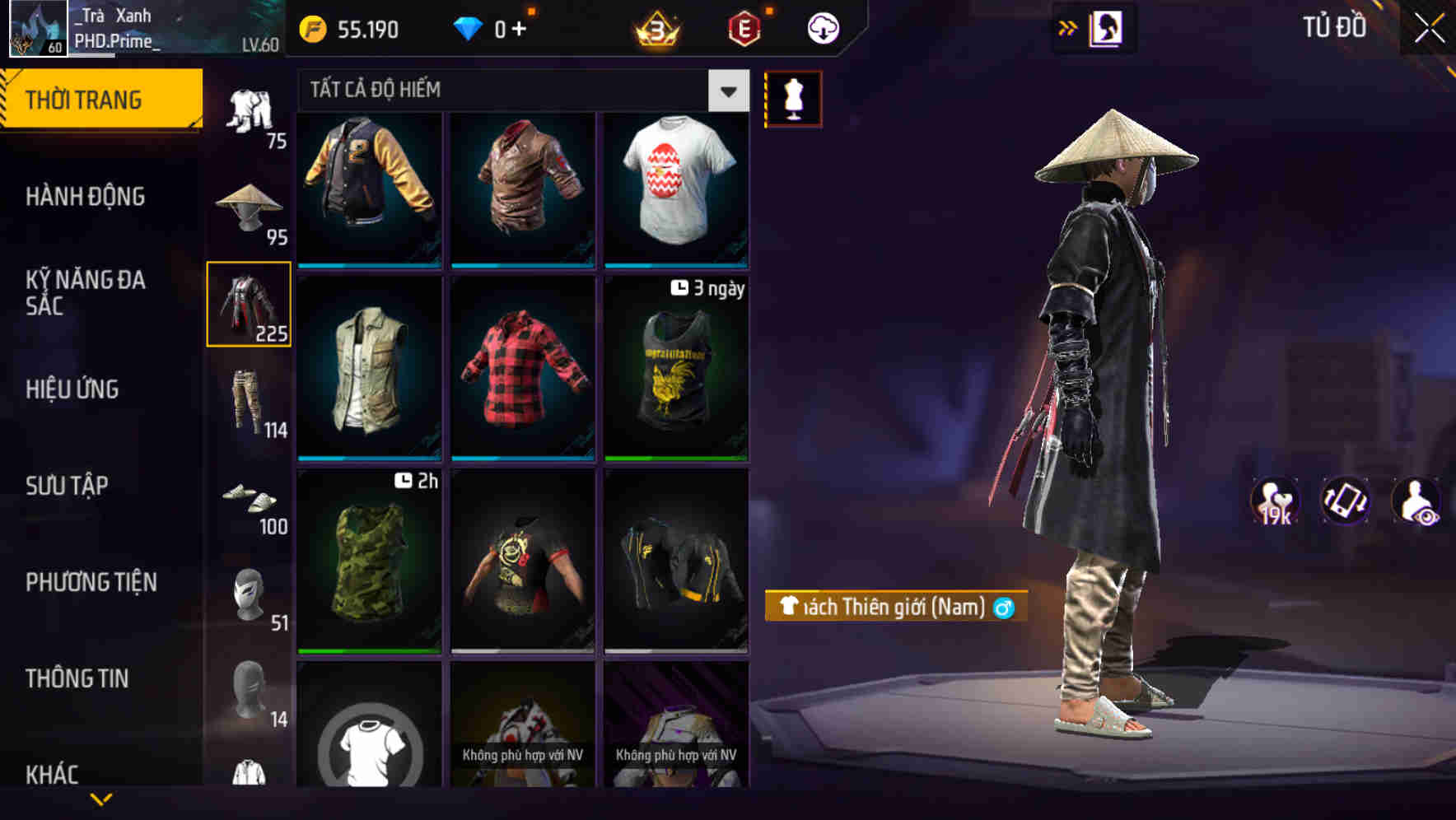Image resolution: width=1456 pixels, height=820 pixels.
Task: Toggle the mannequin display beside rarity filter
Action: (792, 98)
